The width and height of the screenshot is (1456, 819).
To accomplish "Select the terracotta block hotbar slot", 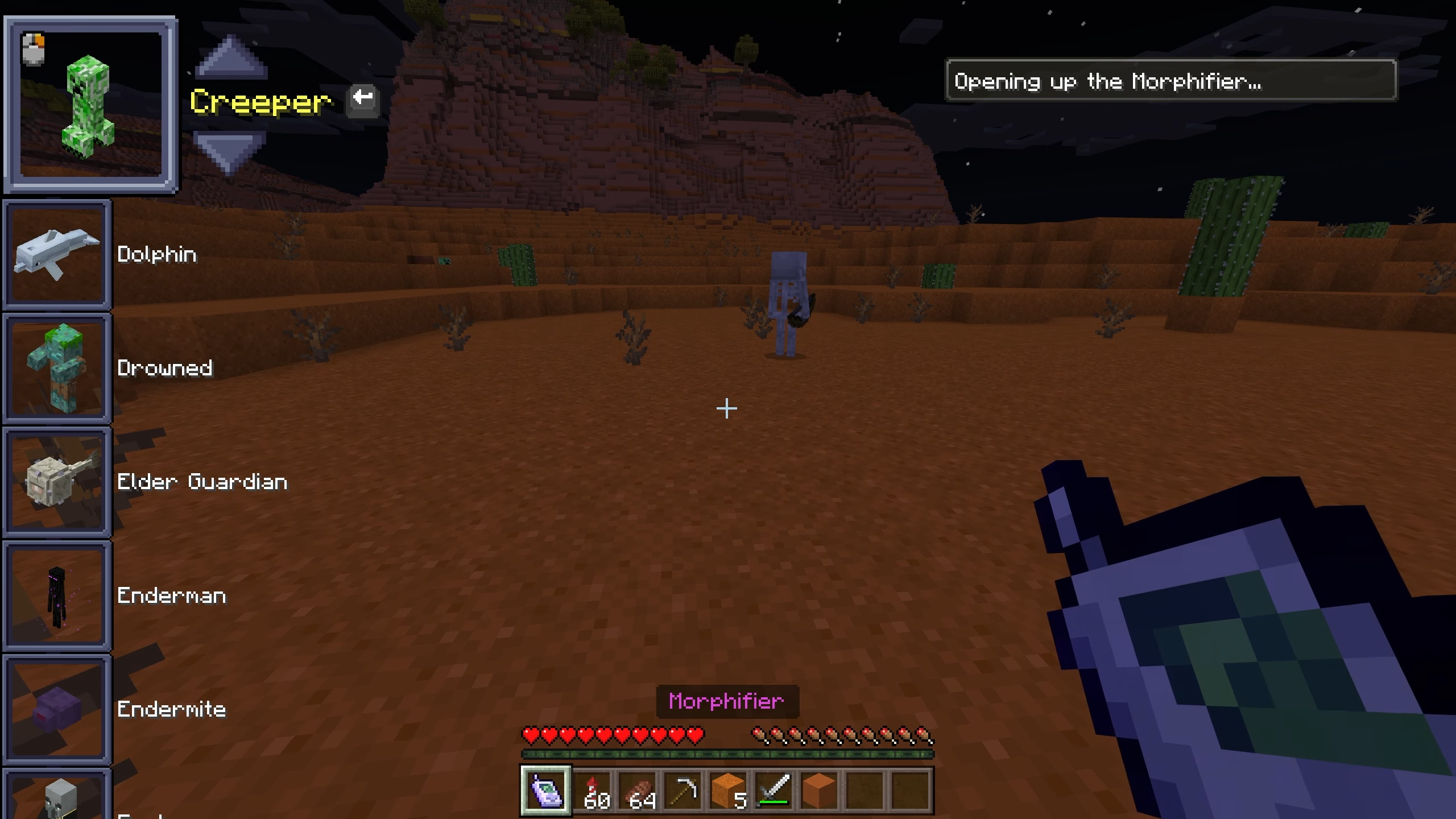I will point(819,791).
